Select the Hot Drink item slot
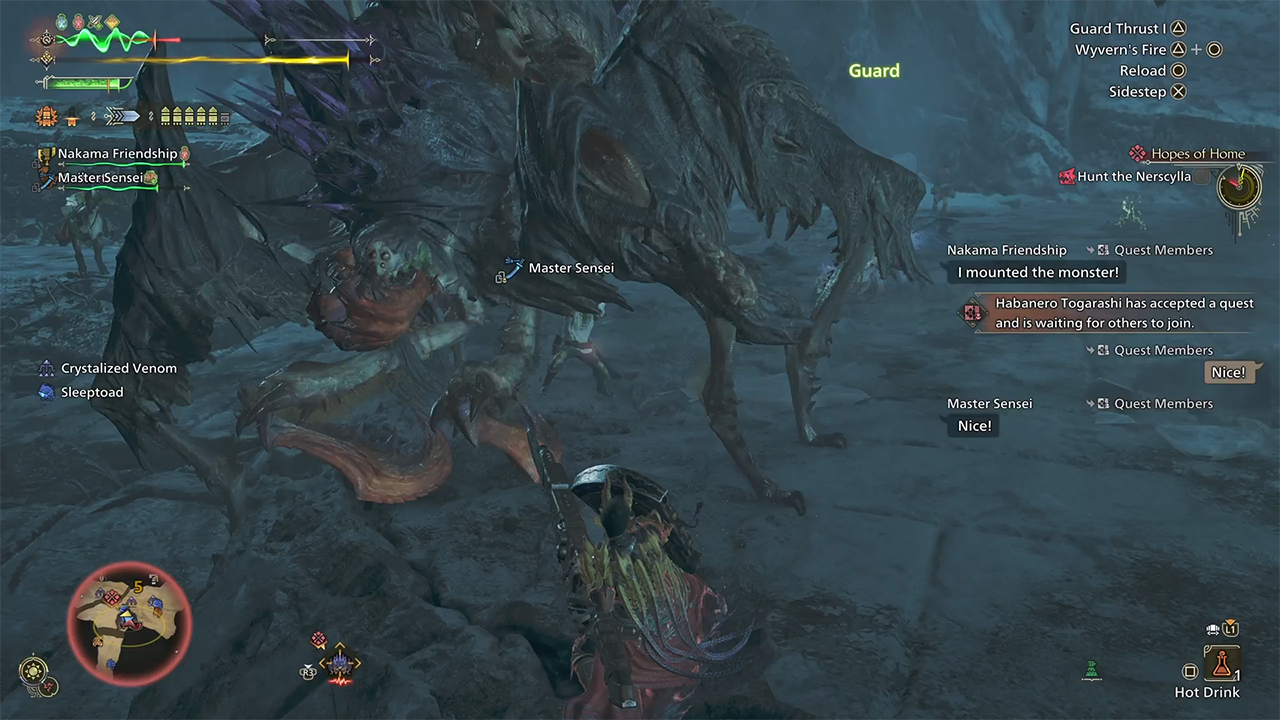 pyautogui.click(x=1221, y=662)
